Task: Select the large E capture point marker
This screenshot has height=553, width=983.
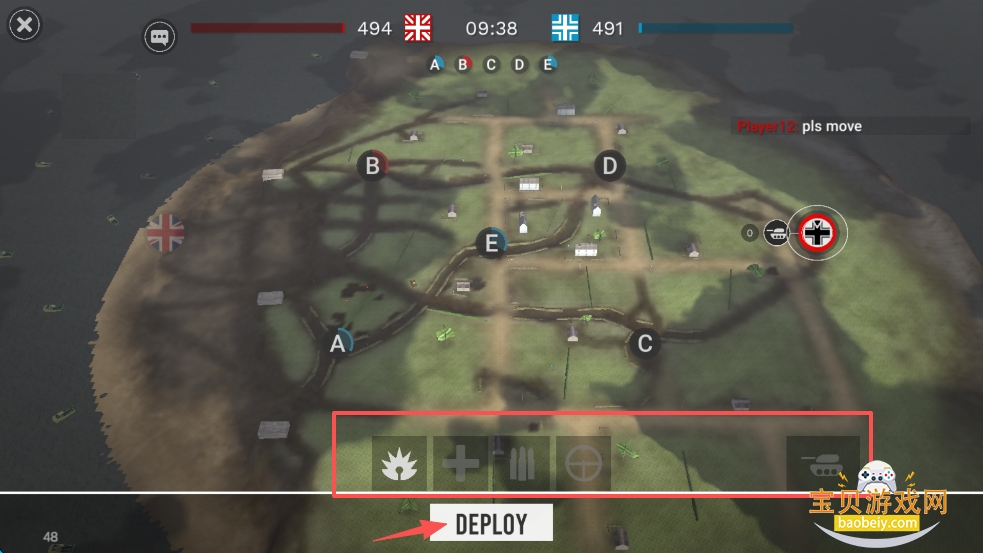Action: pyautogui.click(x=491, y=243)
